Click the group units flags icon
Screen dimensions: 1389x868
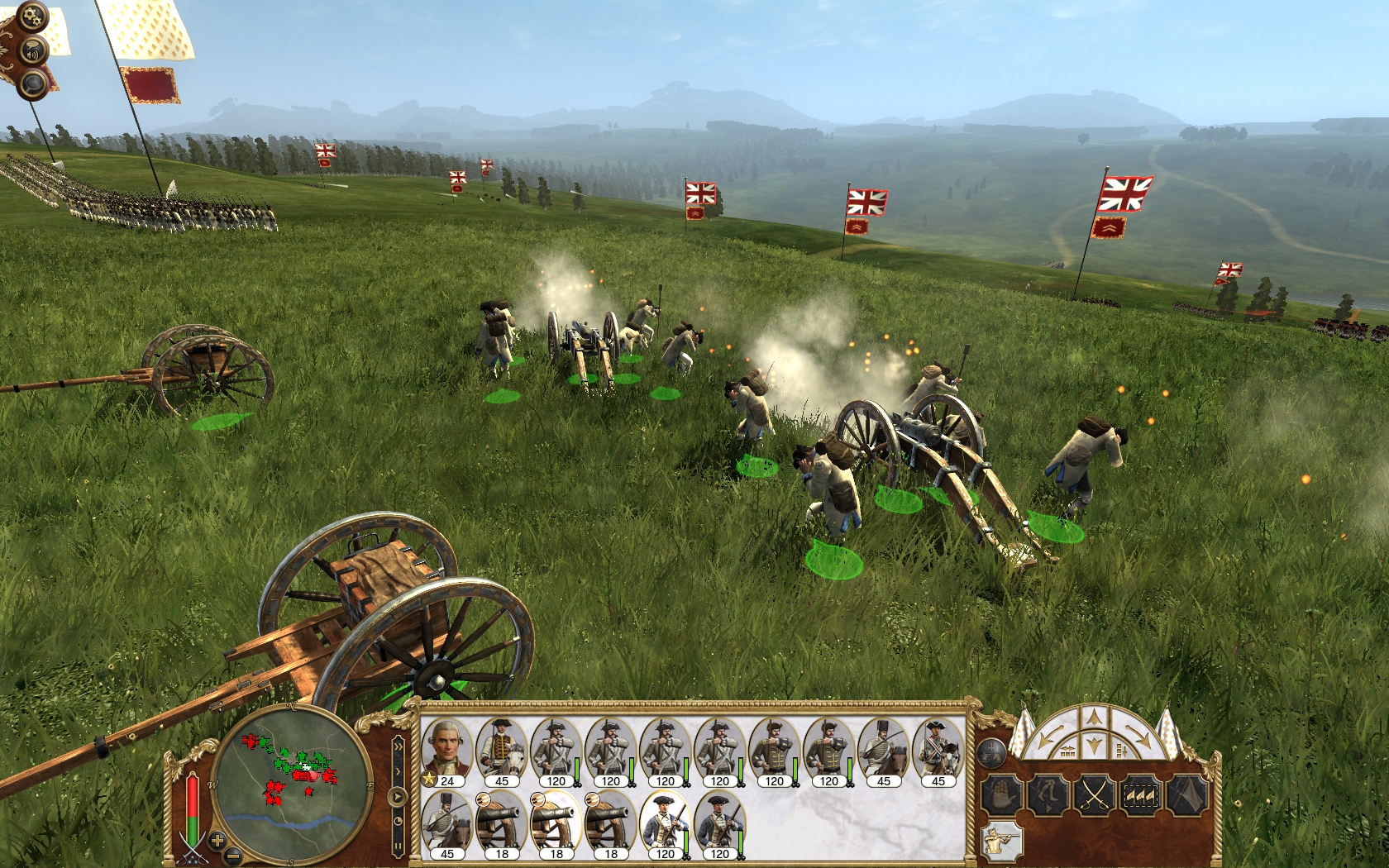pos(1140,795)
